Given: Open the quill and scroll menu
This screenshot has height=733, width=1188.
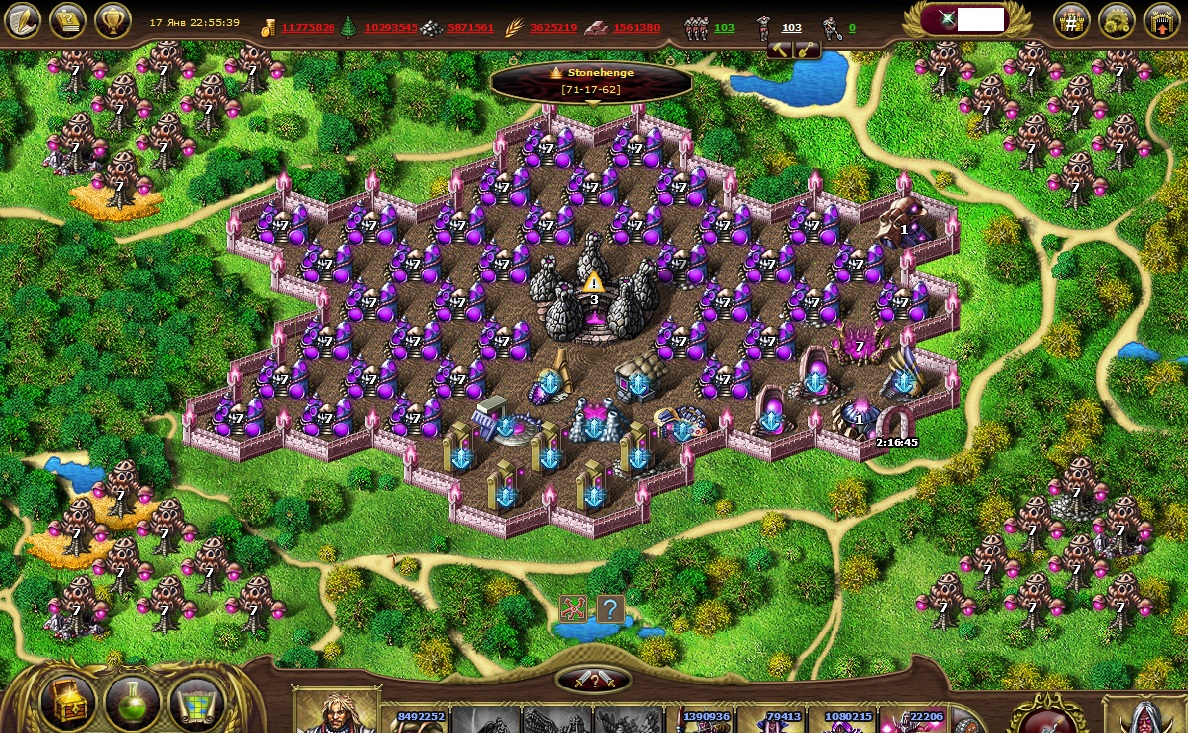Looking at the screenshot, I should pos(23,20).
